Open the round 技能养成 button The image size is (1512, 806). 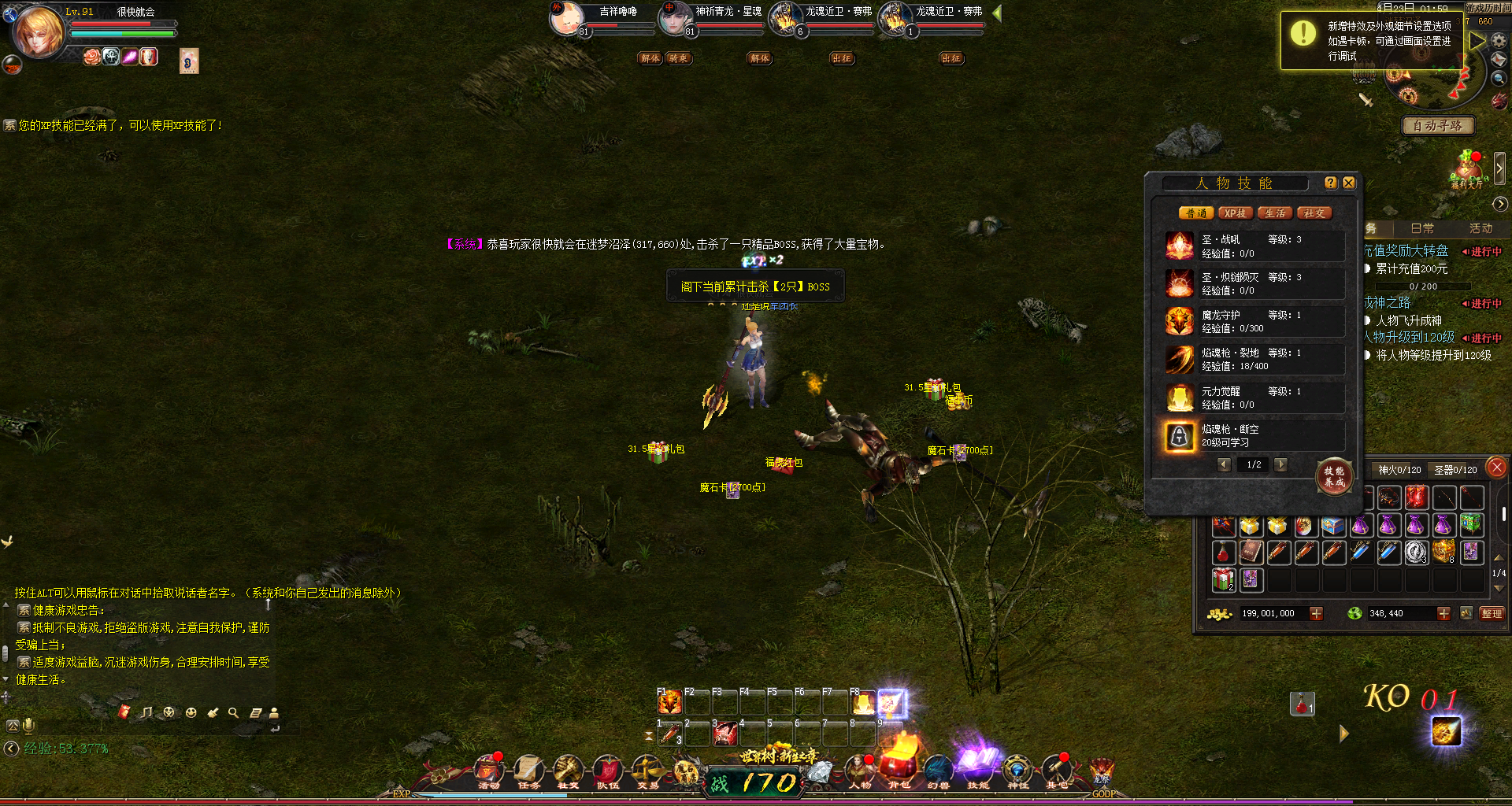pyautogui.click(x=1334, y=476)
